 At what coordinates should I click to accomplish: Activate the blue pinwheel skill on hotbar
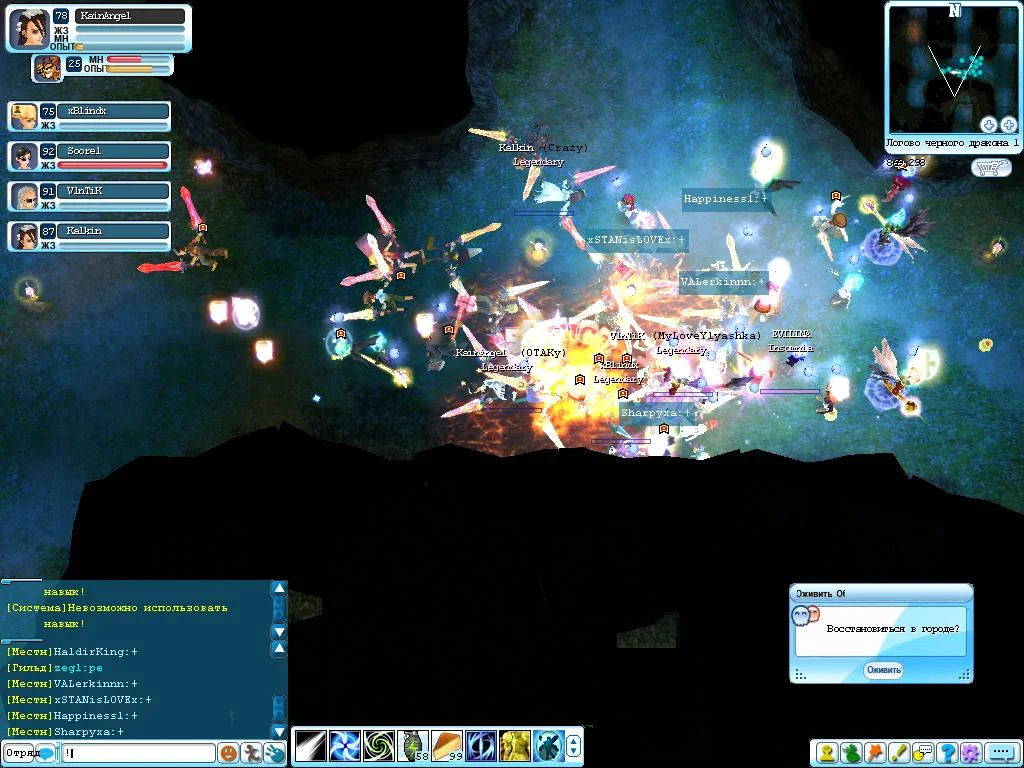pyautogui.click(x=344, y=746)
